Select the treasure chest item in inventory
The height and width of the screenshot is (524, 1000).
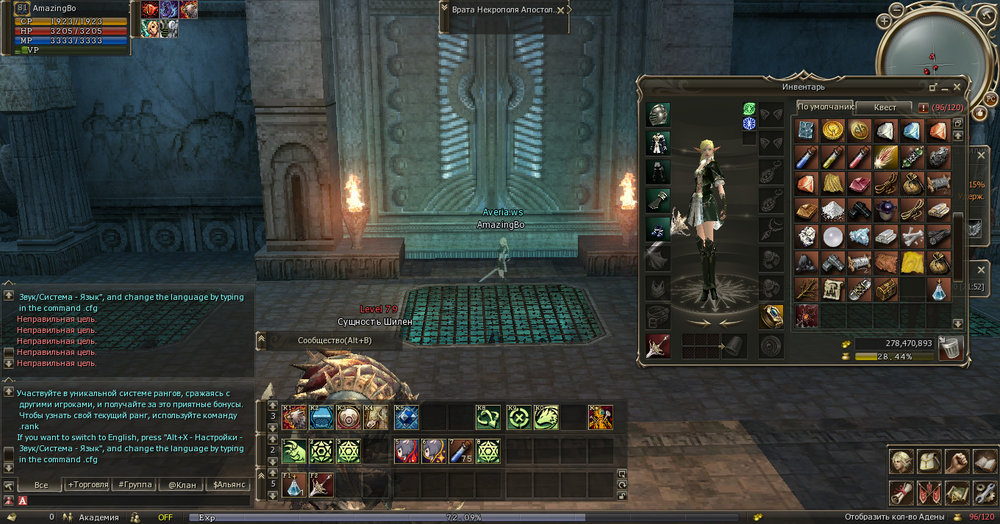pyautogui.click(x=885, y=289)
